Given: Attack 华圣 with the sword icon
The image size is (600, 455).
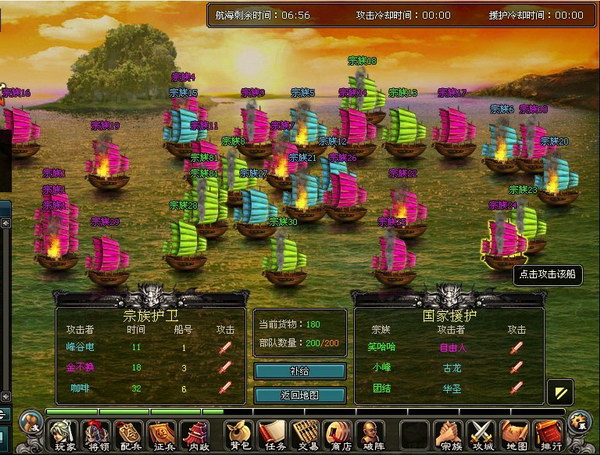Looking at the screenshot, I should [516, 387].
